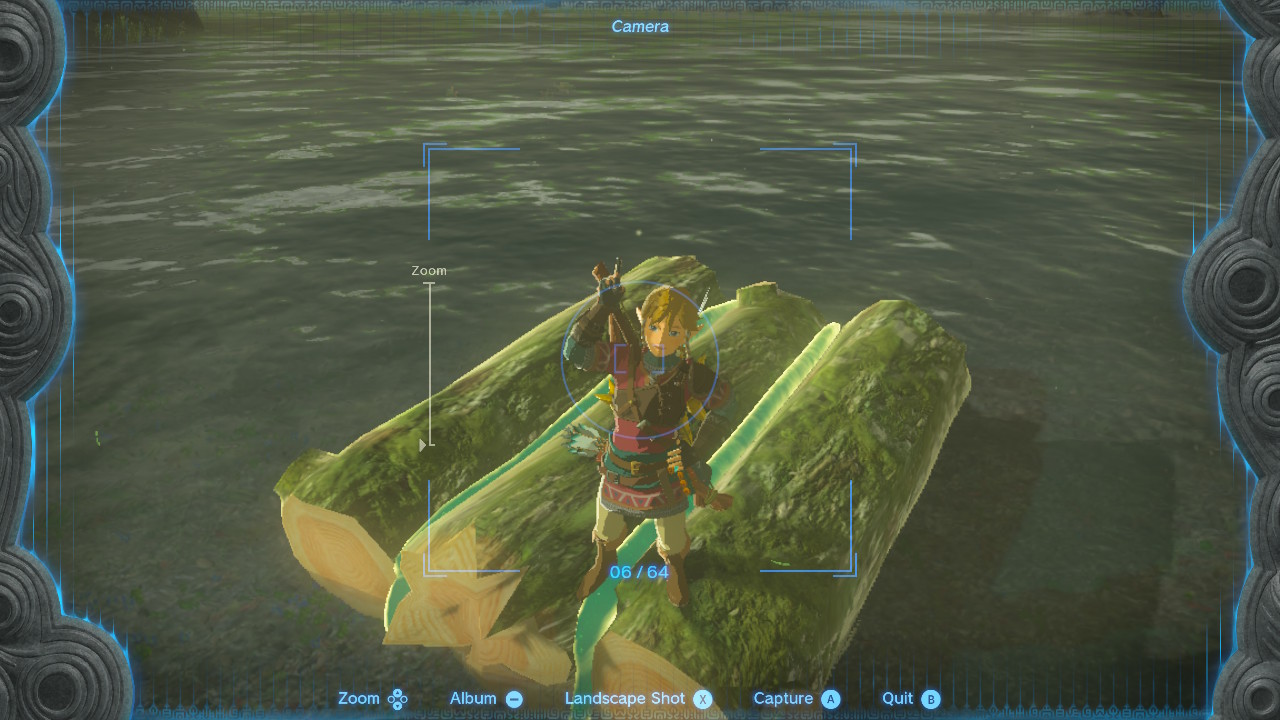The image size is (1280, 720).
Task: Open the photo Album
Action: click(x=486, y=699)
